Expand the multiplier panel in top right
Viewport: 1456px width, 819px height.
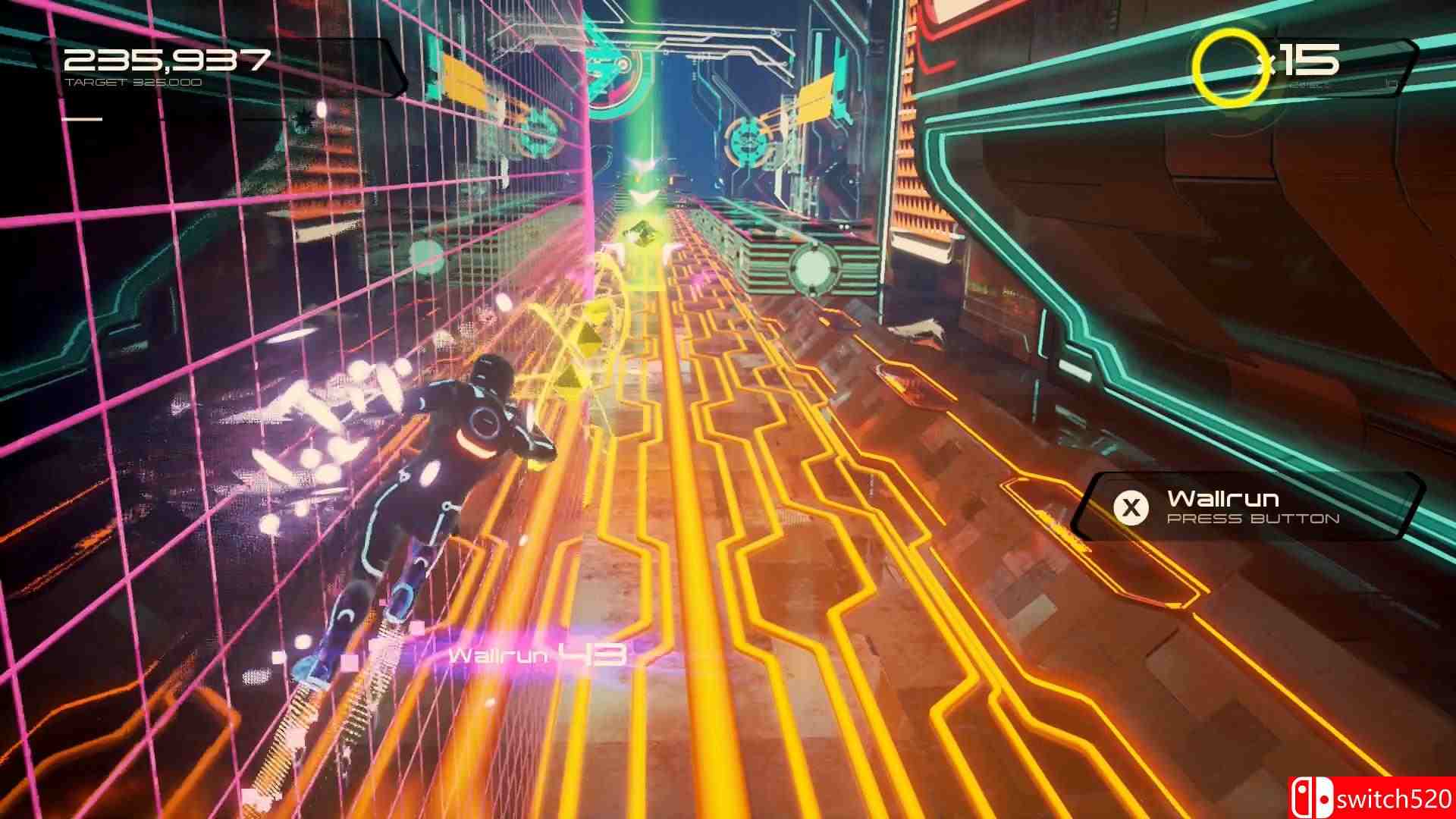pos(1289,64)
